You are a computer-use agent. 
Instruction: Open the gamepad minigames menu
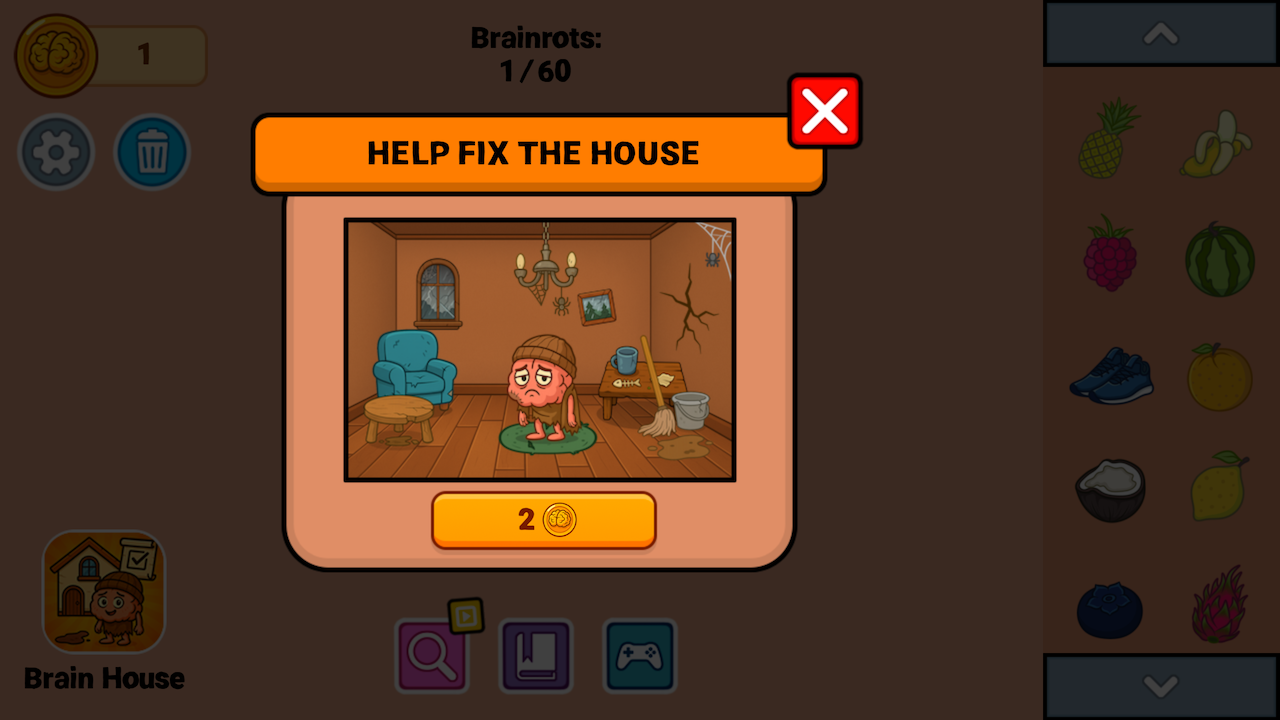pyautogui.click(x=639, y=656)
